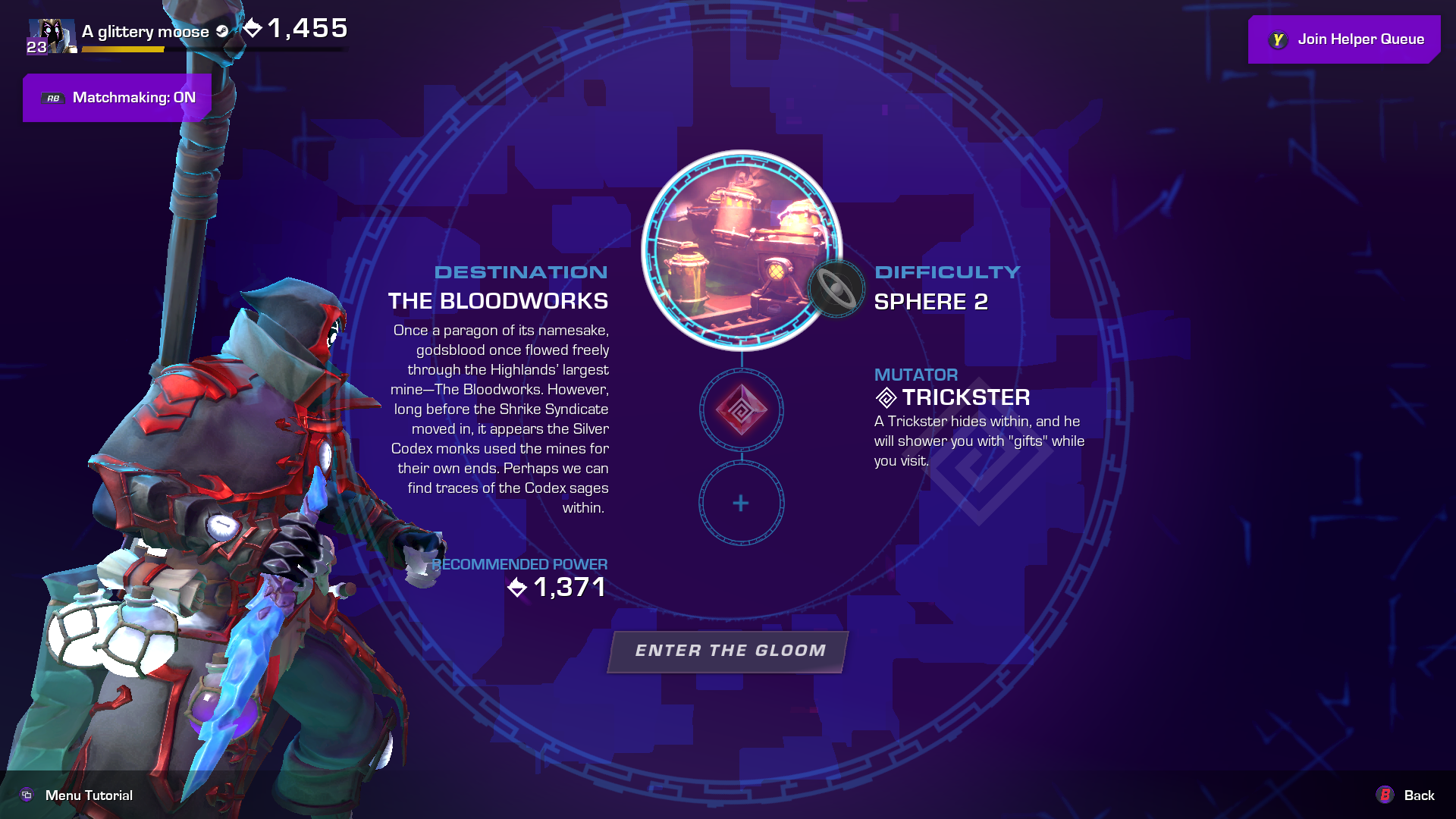Click the badge icon beside A glittery moose
The image size is (1456, 819).
click(x=221, y=32)
